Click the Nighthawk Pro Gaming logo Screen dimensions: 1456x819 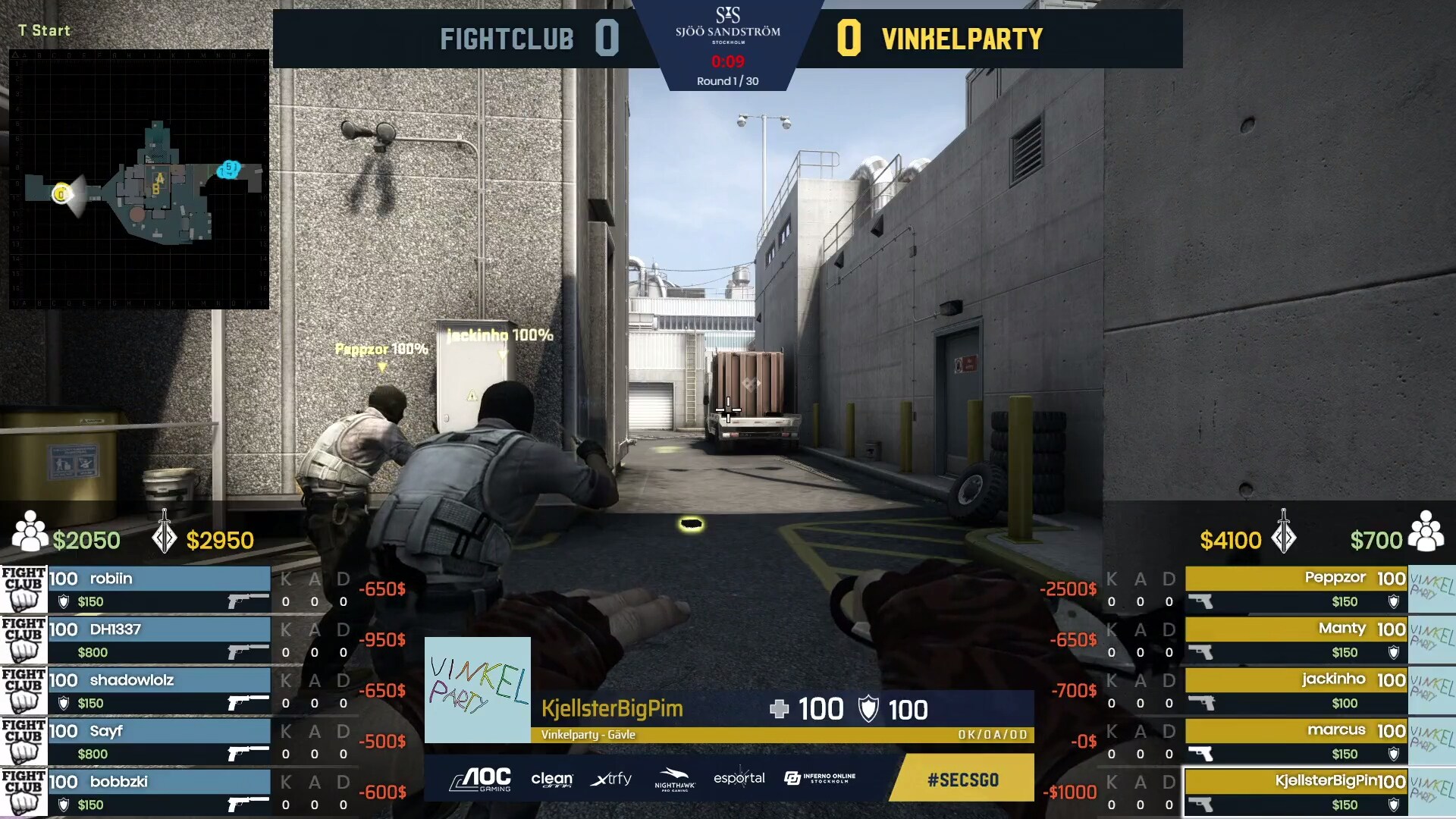[x=675, y=779]
